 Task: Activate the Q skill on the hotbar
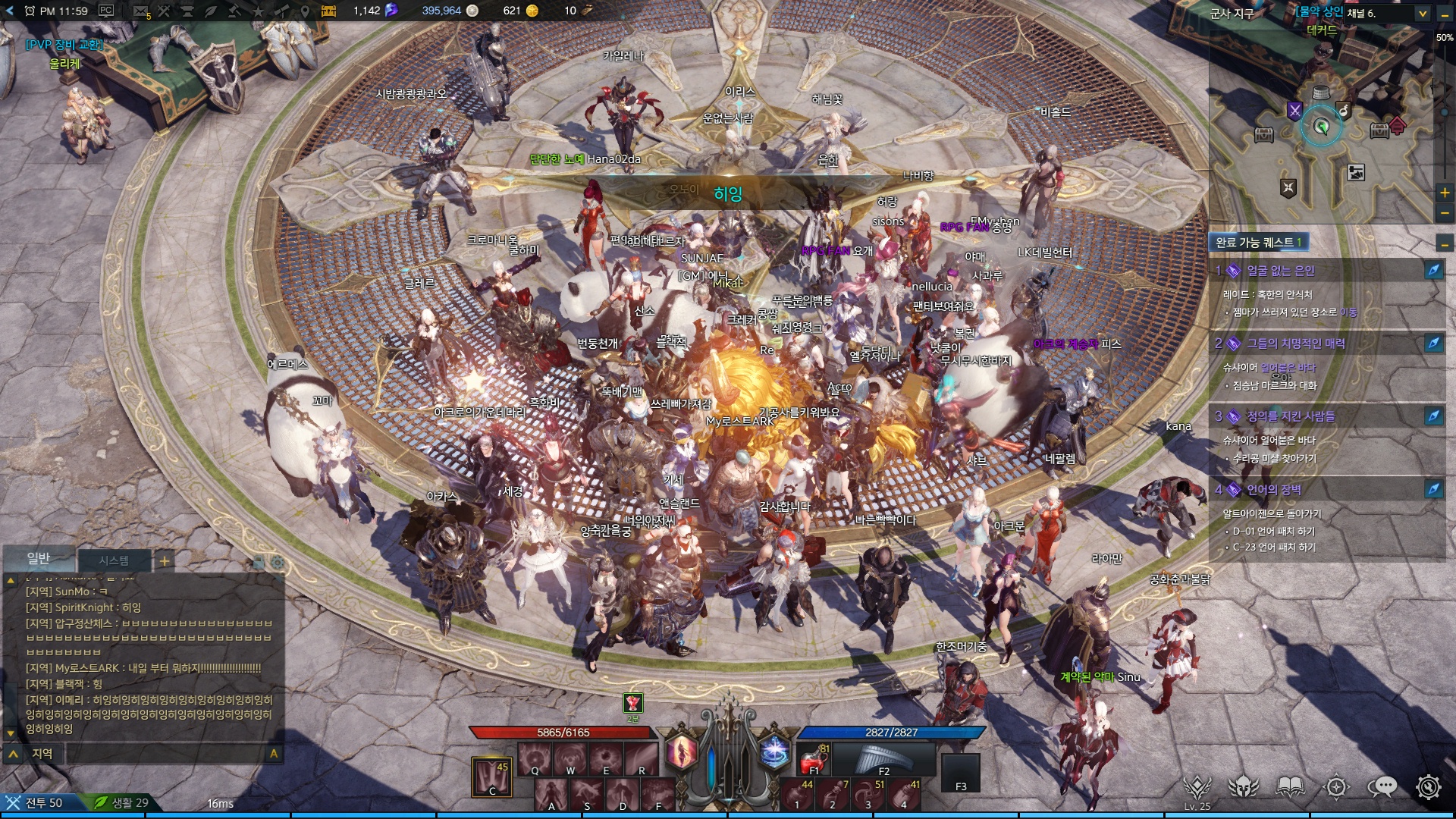pyautogui.click(x=535, y=758)
